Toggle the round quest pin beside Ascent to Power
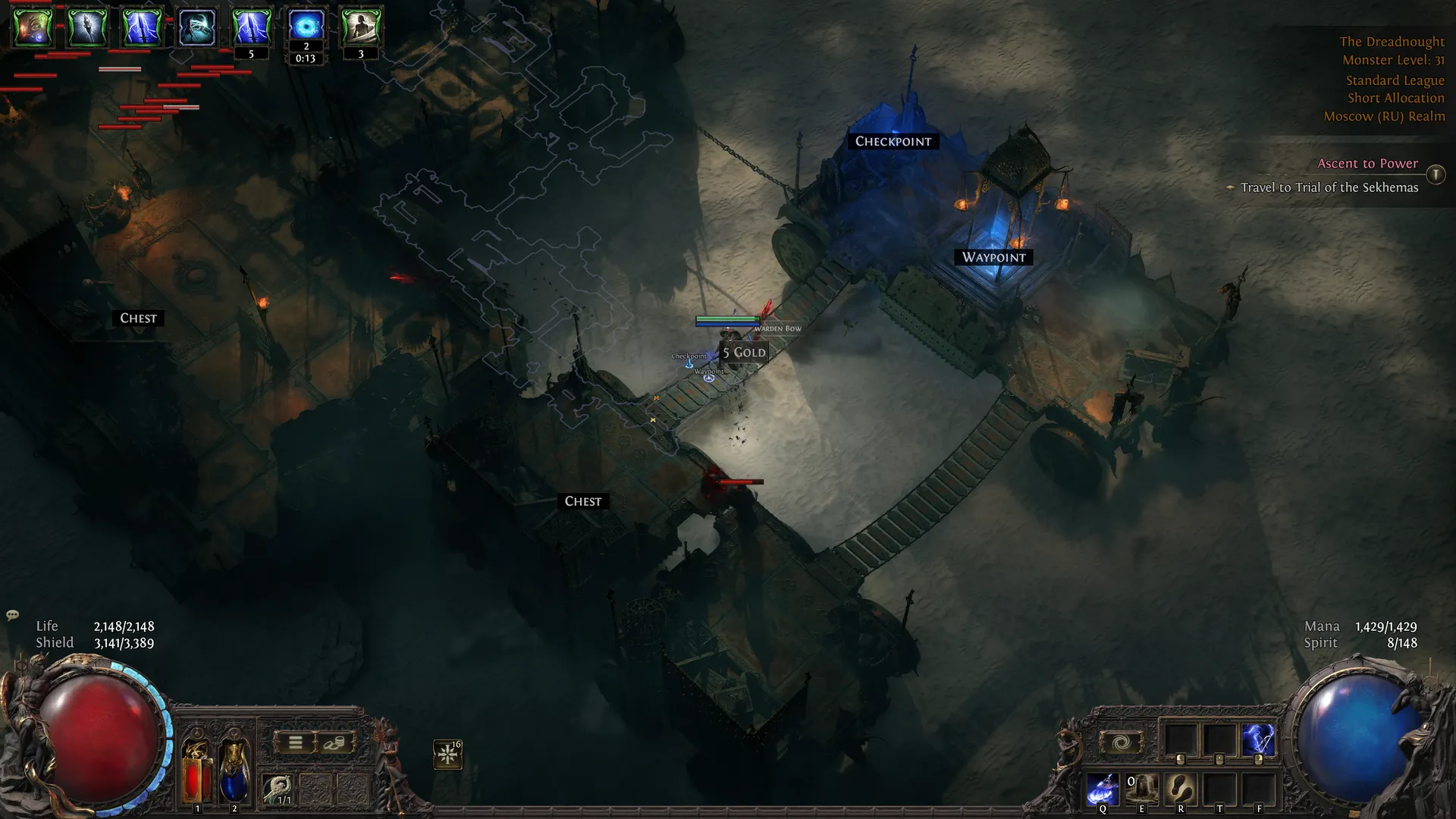This screenshot has width=1456, height=819. tap(1436, 174)
